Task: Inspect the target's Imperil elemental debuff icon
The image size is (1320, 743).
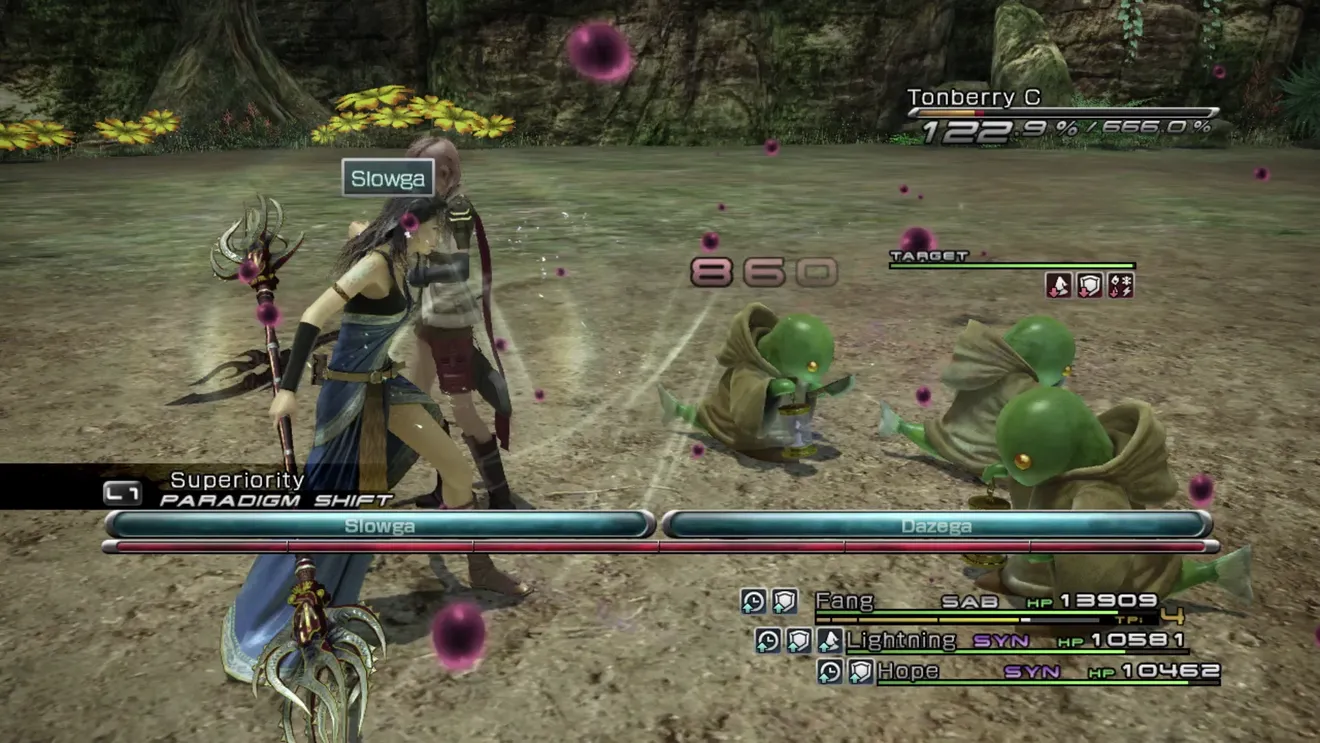Action: (1120, 286)
